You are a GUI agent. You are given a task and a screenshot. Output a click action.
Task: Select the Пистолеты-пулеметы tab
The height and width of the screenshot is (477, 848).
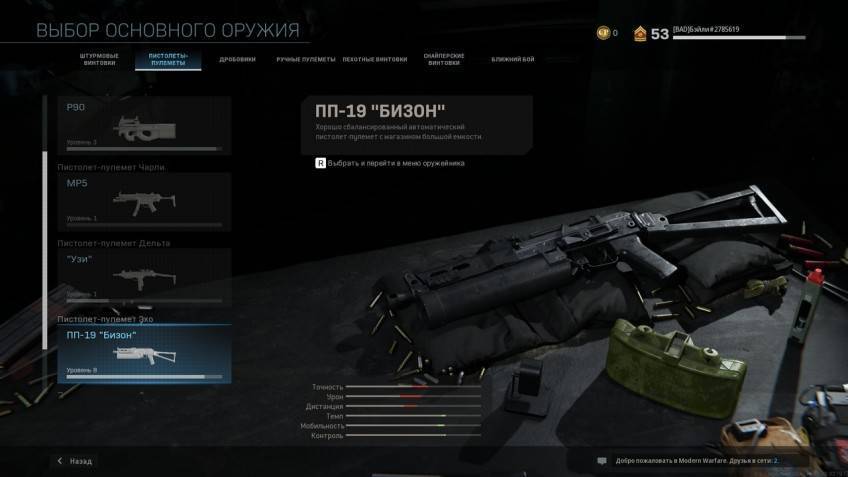[168, 59]
